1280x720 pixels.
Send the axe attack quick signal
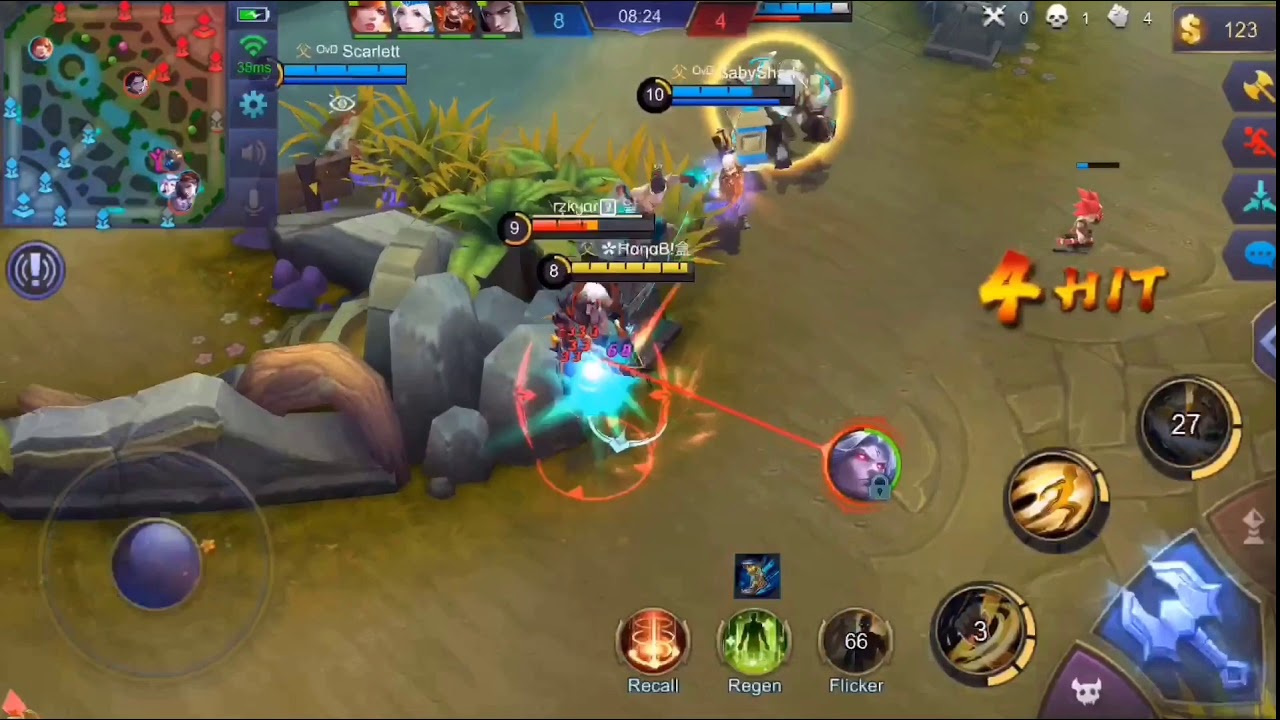tap(1256, 90)
